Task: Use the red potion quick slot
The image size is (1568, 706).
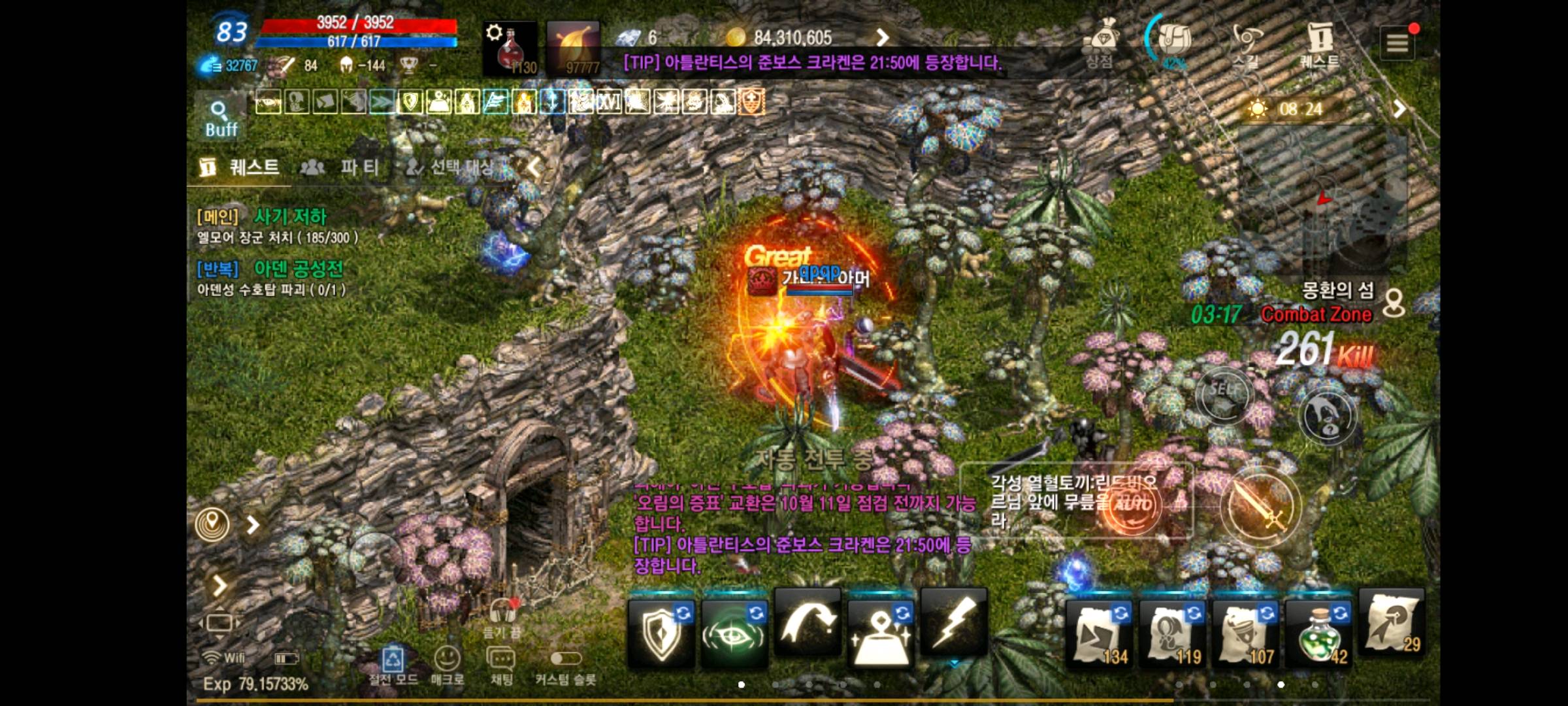Action: point(510,48)
